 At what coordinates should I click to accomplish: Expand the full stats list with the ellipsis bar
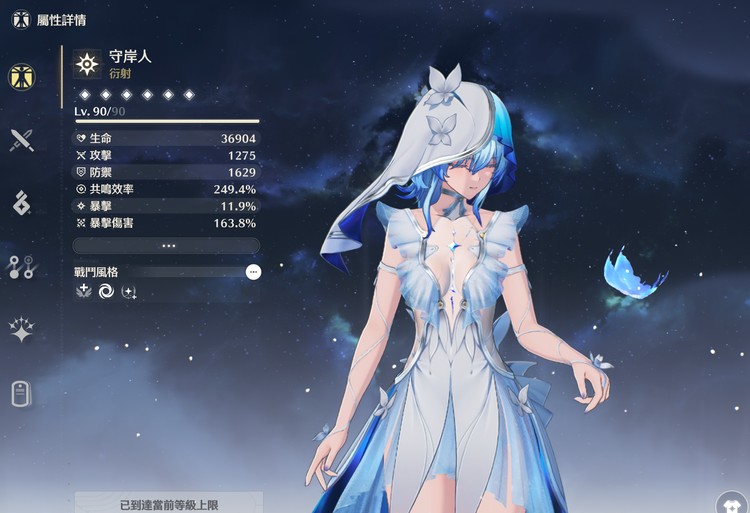[x=167, y=245]
